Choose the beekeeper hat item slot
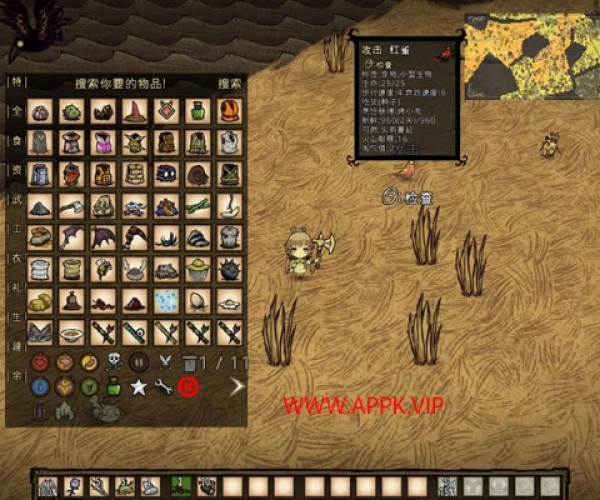Image resolution: width=600 pixels, height=500 pixels. [x=198, y=270]
